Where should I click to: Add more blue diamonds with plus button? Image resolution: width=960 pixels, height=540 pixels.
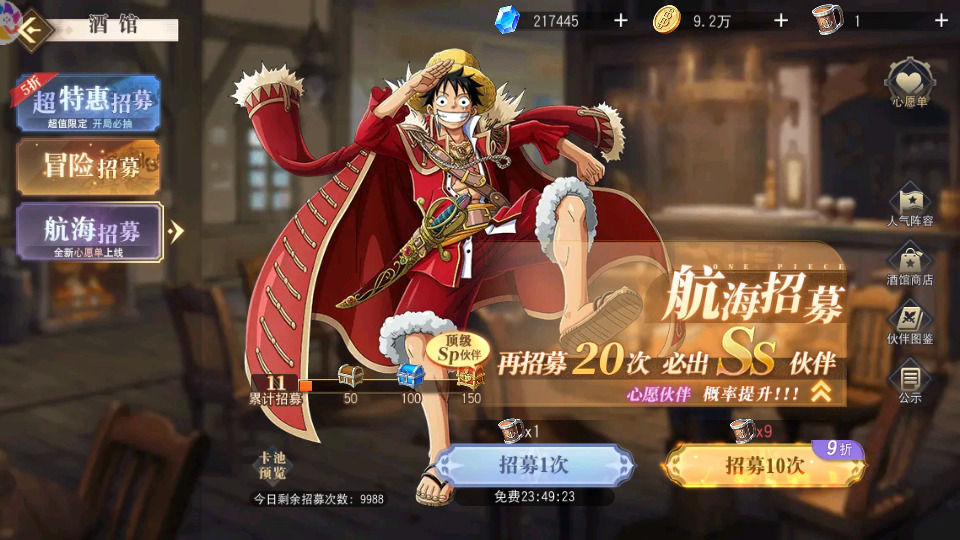point(620,20)
